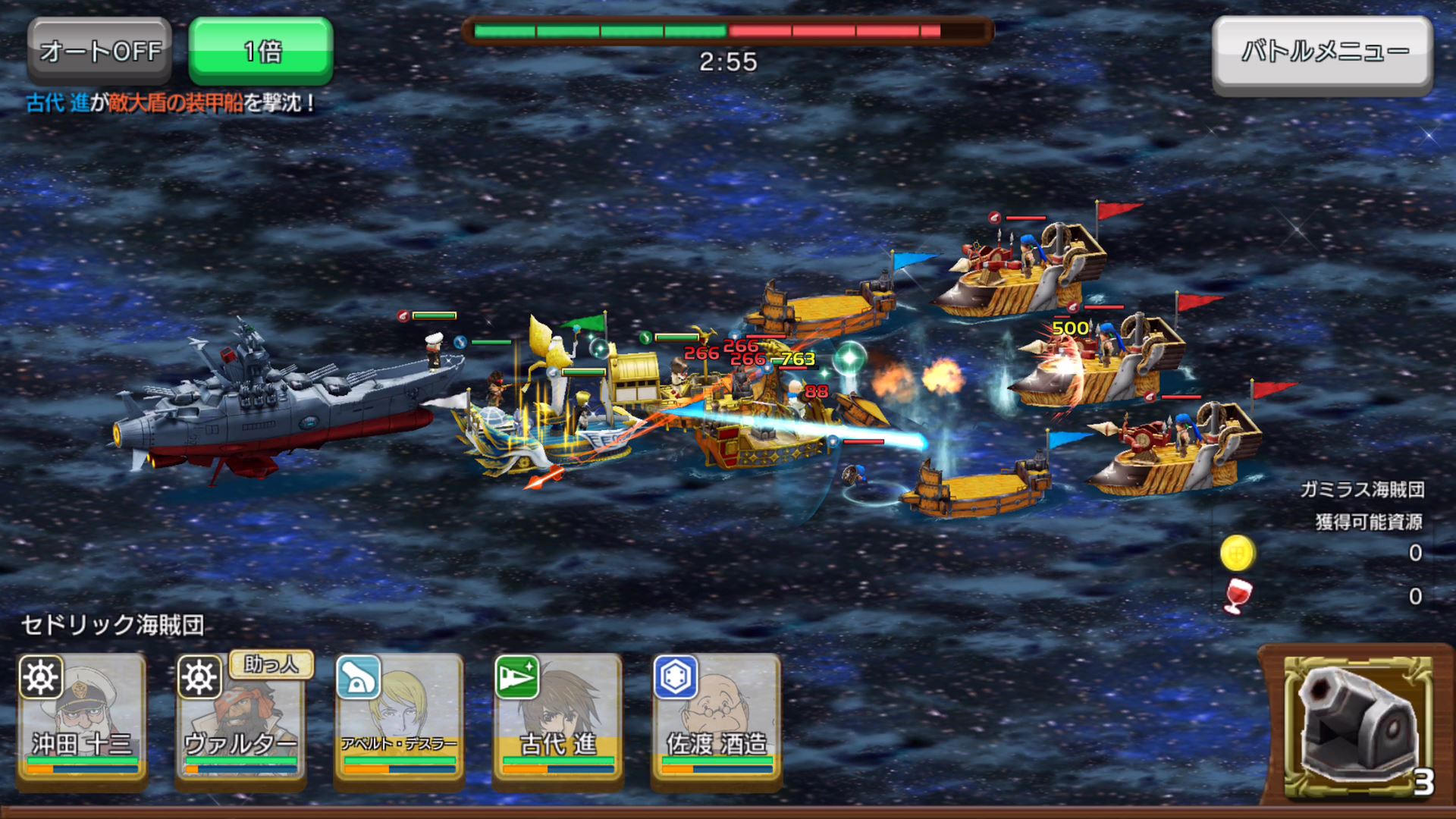The height and width of the screenshot is (819, 1456).
Task: Pick the 佐渡 酒造 character card
Action: tap(717, 719)
